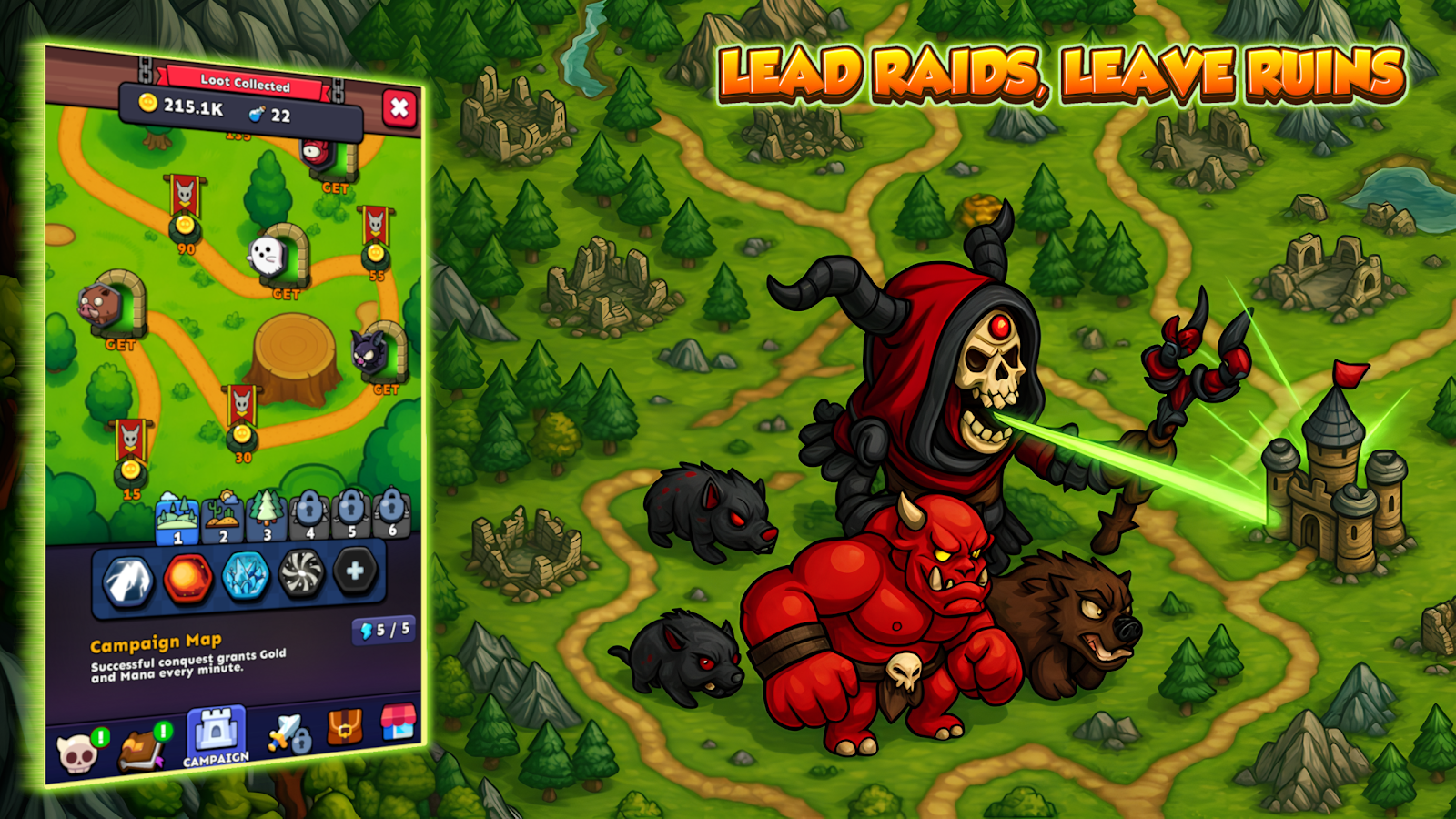Image resolution: width=1456 pixels, height=819 pixels.
Task: Select the black vortex spell icon
Action: point(301,573)
